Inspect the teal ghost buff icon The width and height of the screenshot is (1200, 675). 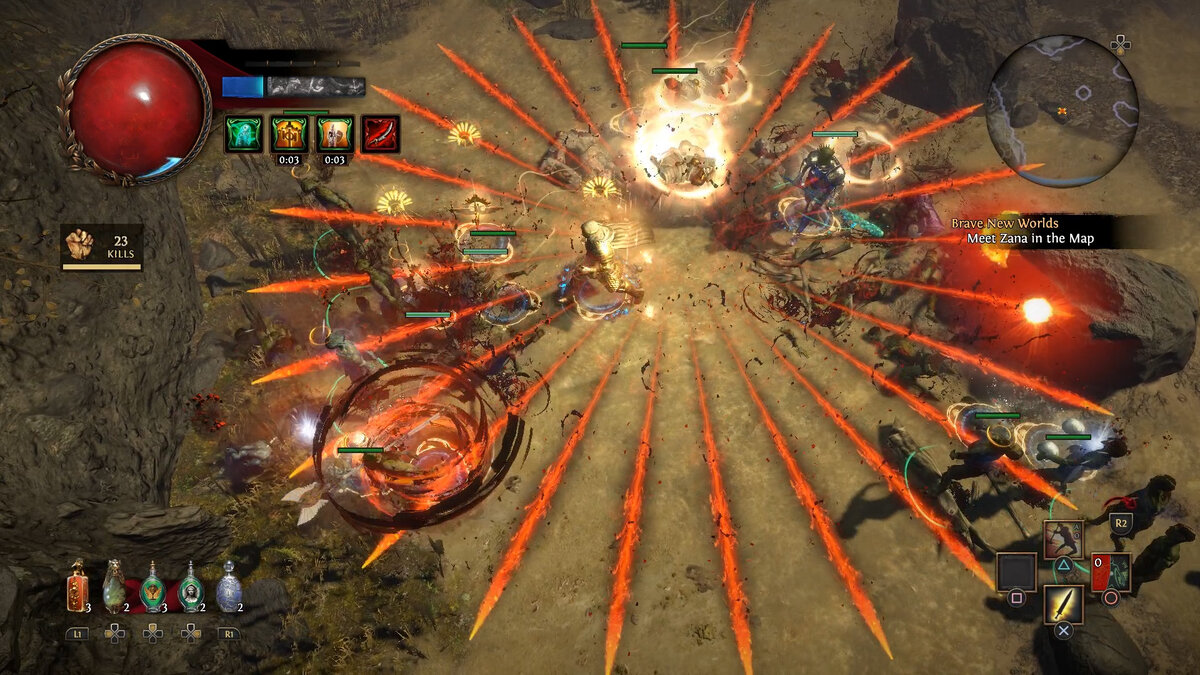243,134
